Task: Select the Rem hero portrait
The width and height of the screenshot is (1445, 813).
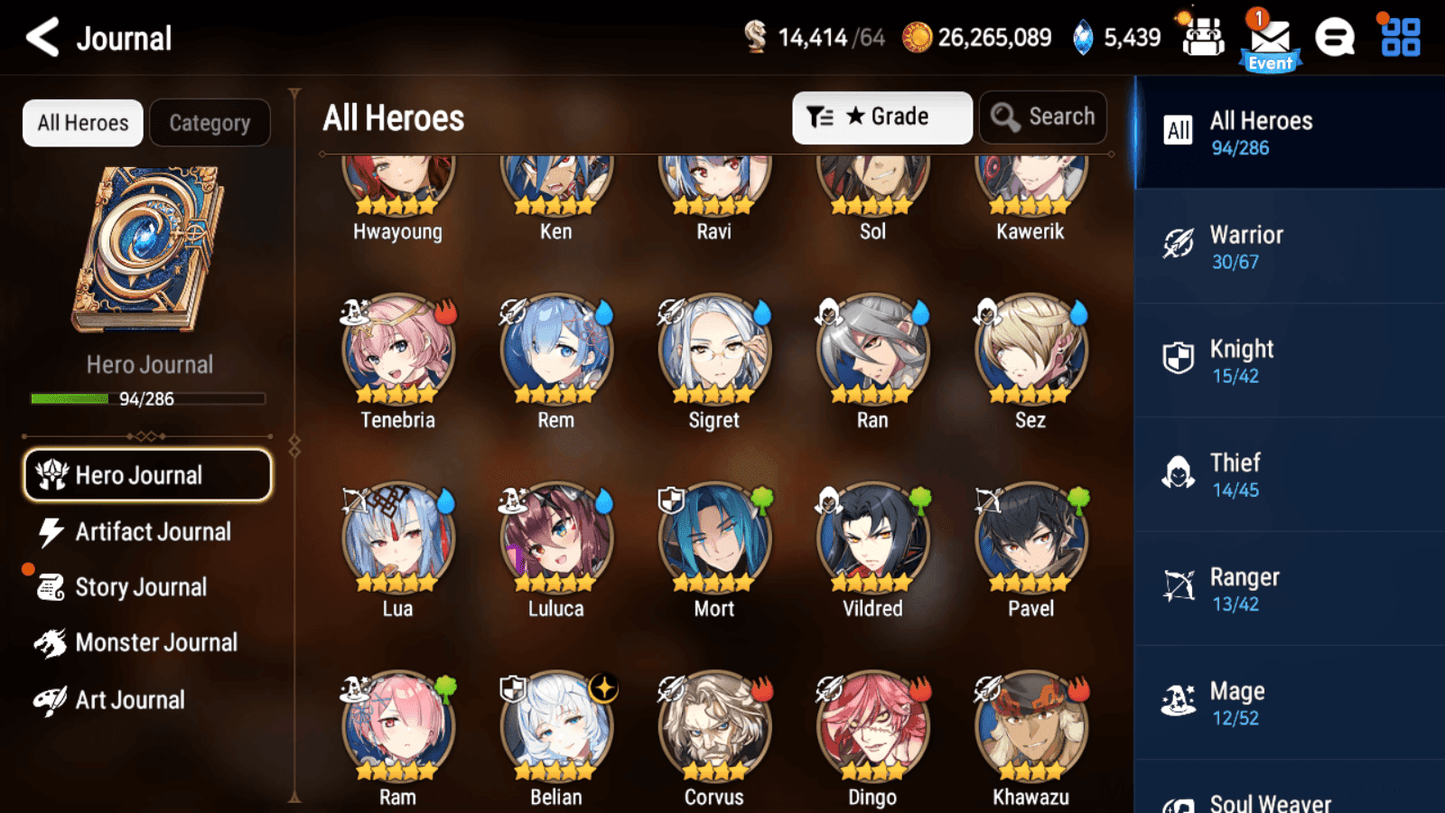Action: click(556, 351)
